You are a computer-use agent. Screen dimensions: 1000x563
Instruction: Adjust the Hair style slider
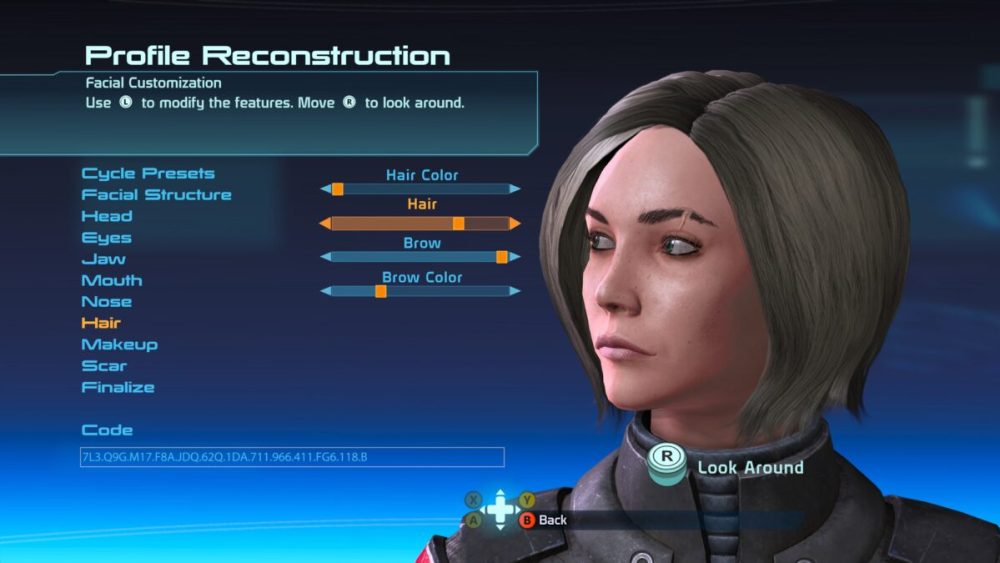[420, 223]
